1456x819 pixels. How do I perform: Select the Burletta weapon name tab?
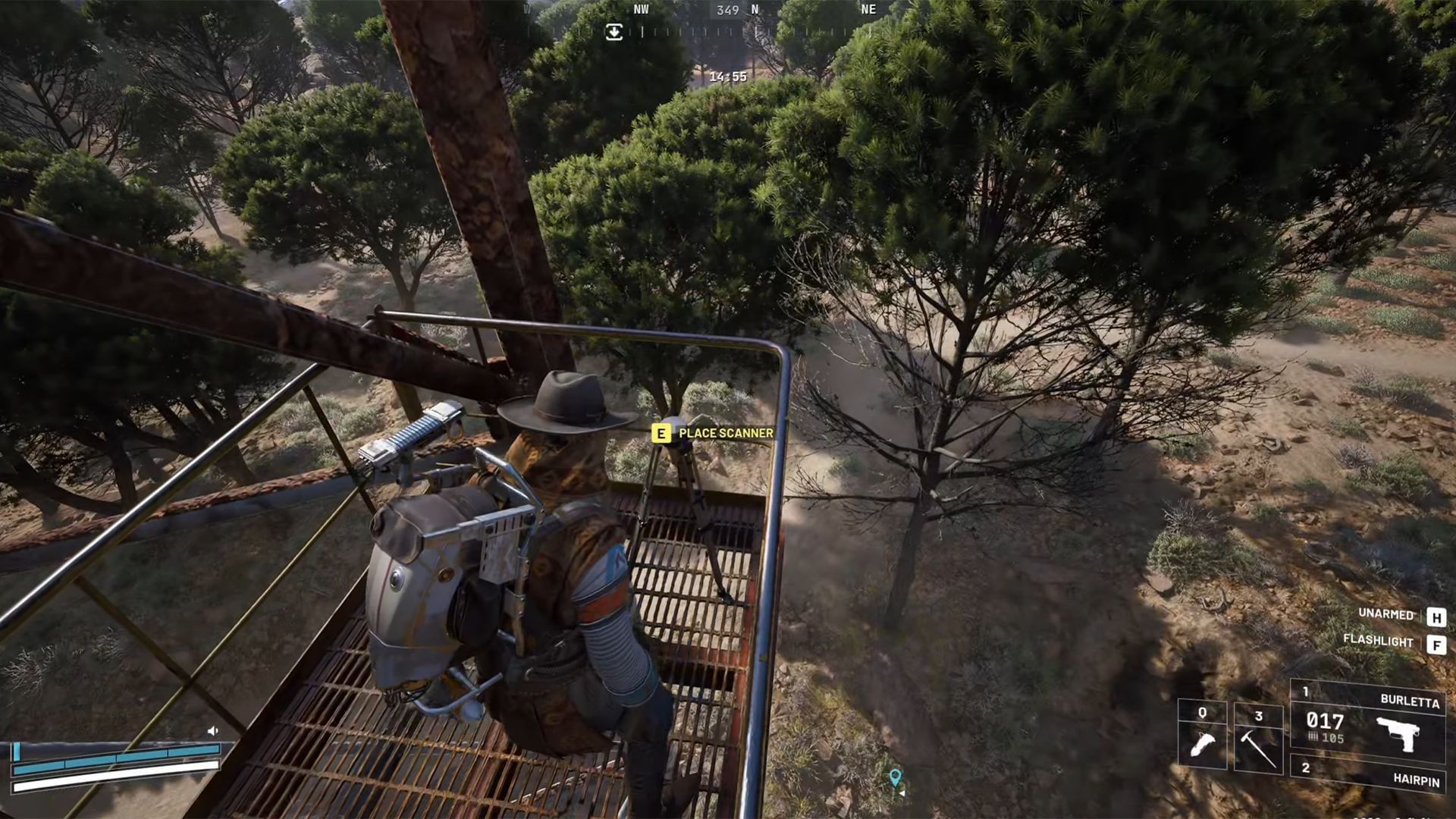1409,699
